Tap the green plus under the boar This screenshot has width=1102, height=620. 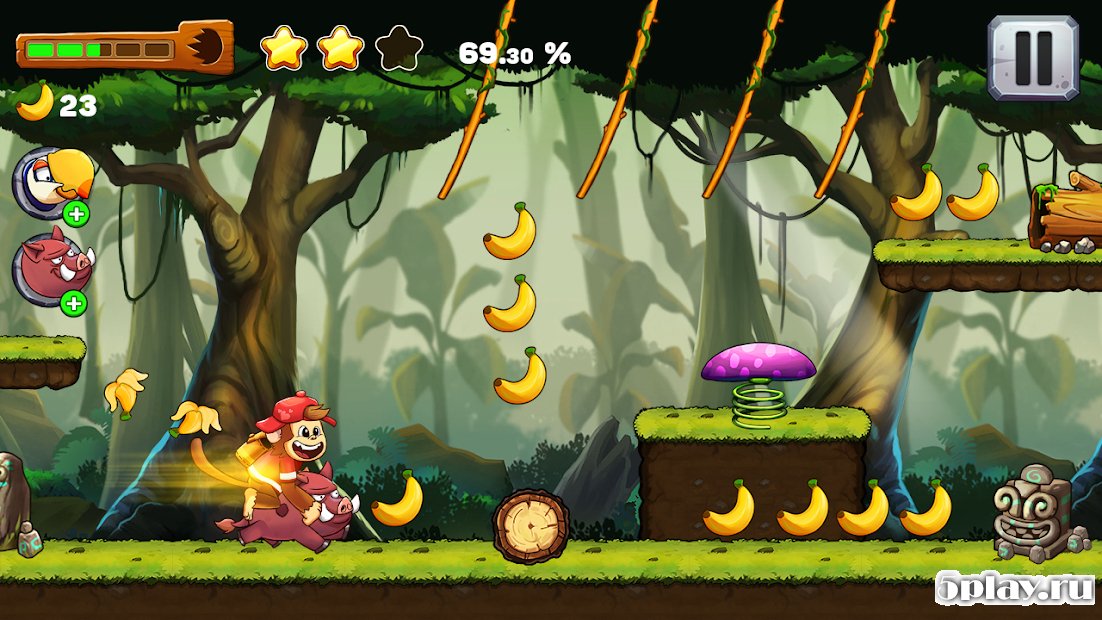click(75, 302)
